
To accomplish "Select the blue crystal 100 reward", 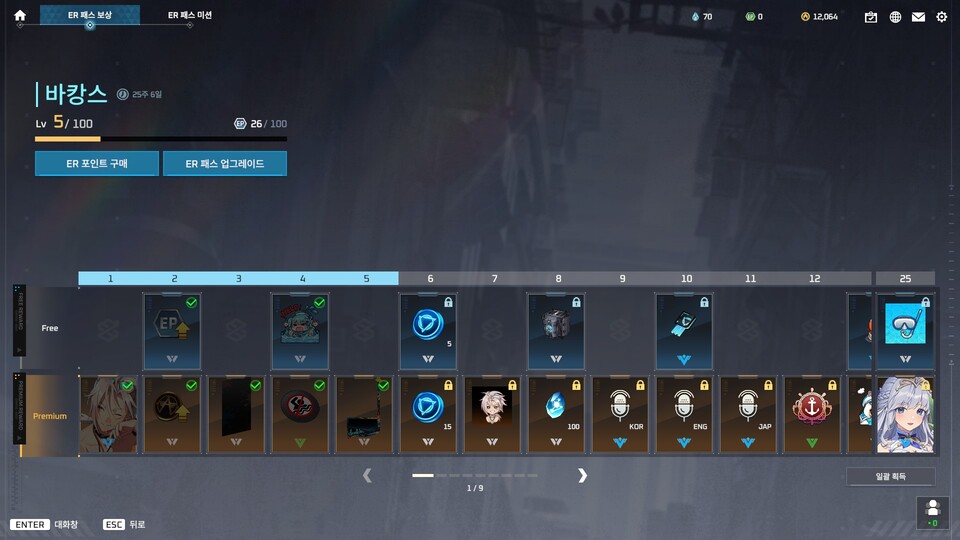I will click(557, 414).
